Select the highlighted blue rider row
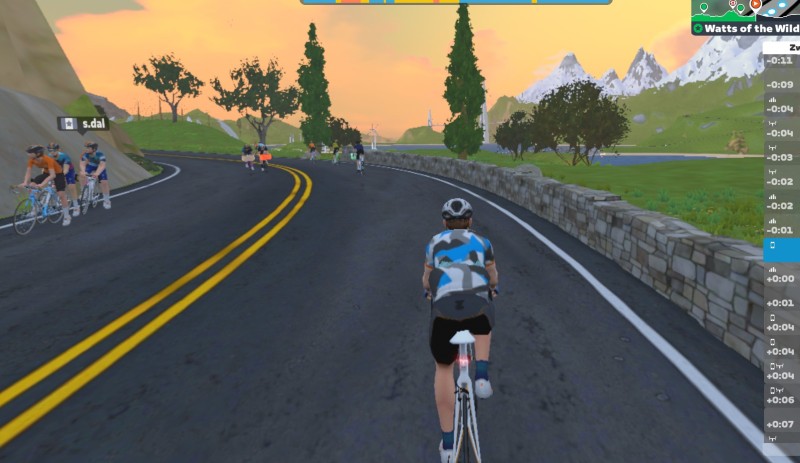The width and height of the screenshot is (800, 463). click(x=781, y=251)
